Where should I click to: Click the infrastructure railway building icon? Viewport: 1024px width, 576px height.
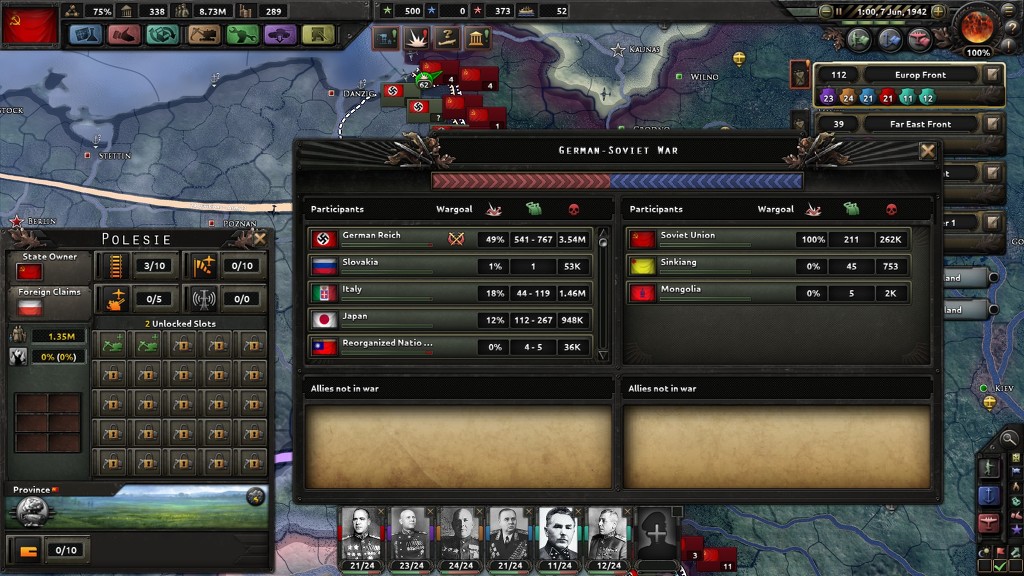tap(111, 266)
